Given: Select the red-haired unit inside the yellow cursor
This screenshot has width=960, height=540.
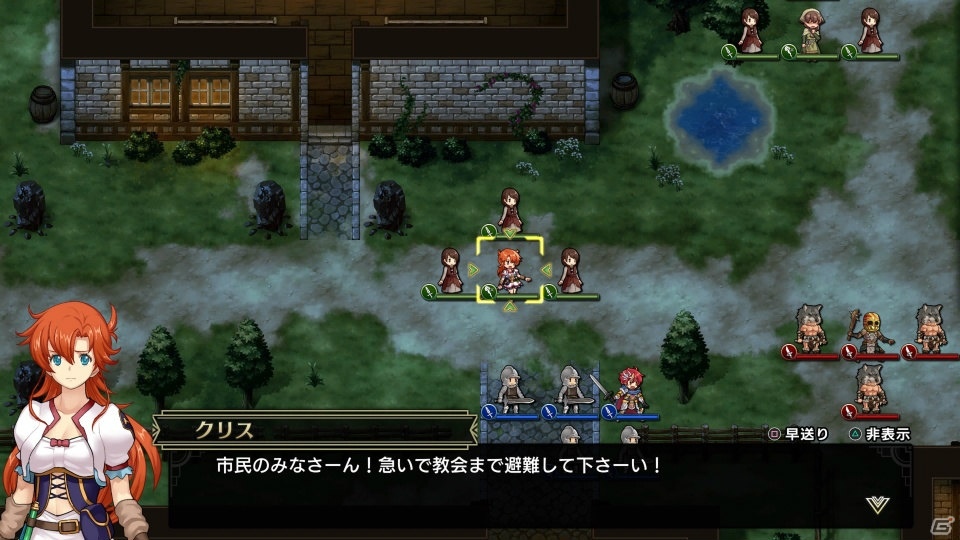Looking at the screenshot, I should click(x=510, y=270).
